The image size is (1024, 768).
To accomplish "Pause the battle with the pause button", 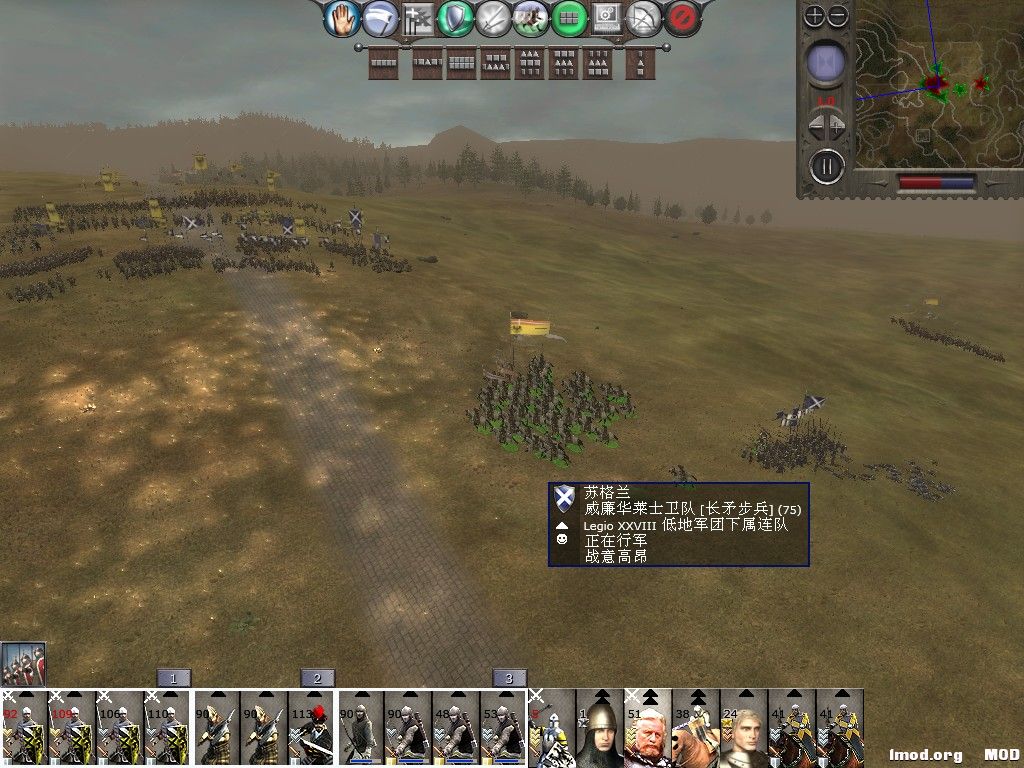I will pos(827,166).
